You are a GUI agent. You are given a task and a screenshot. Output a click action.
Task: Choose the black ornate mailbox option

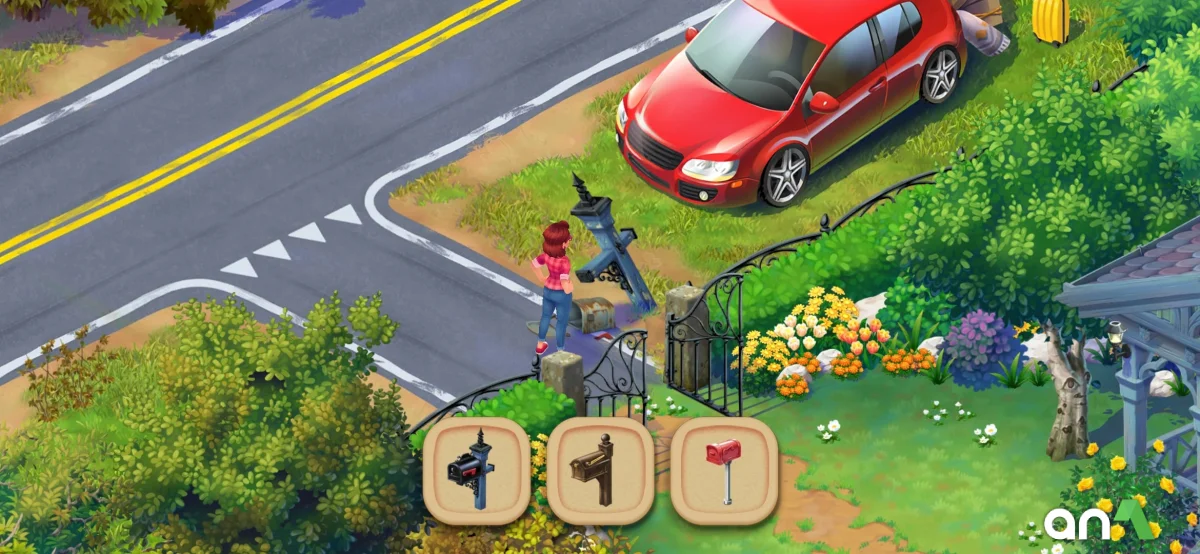[x=477, y=471]
